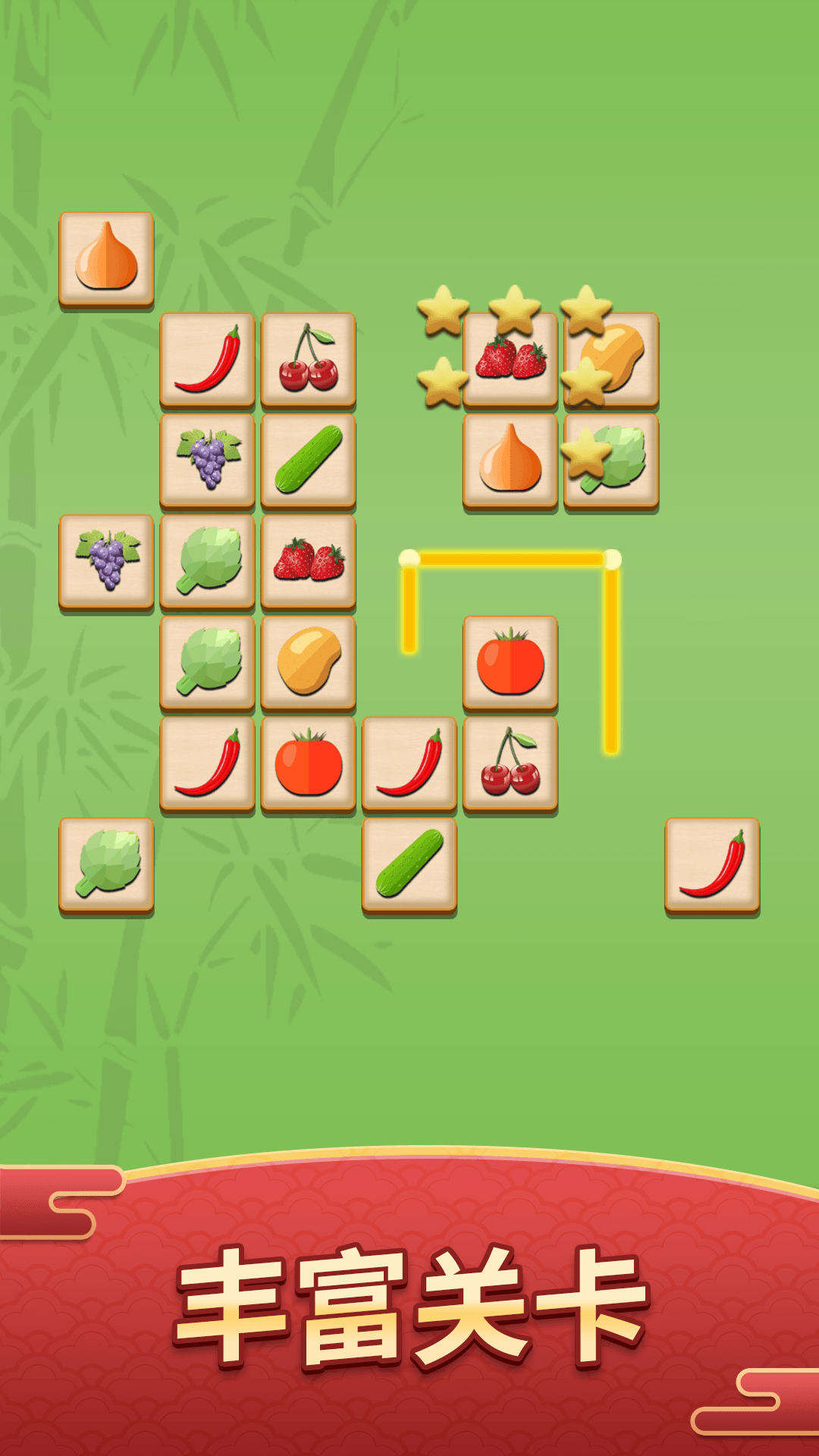This screenshot has height=1456, width=819.
Task: Click the cherry tile above the cucumber
Action: click(x=309, y=359)
